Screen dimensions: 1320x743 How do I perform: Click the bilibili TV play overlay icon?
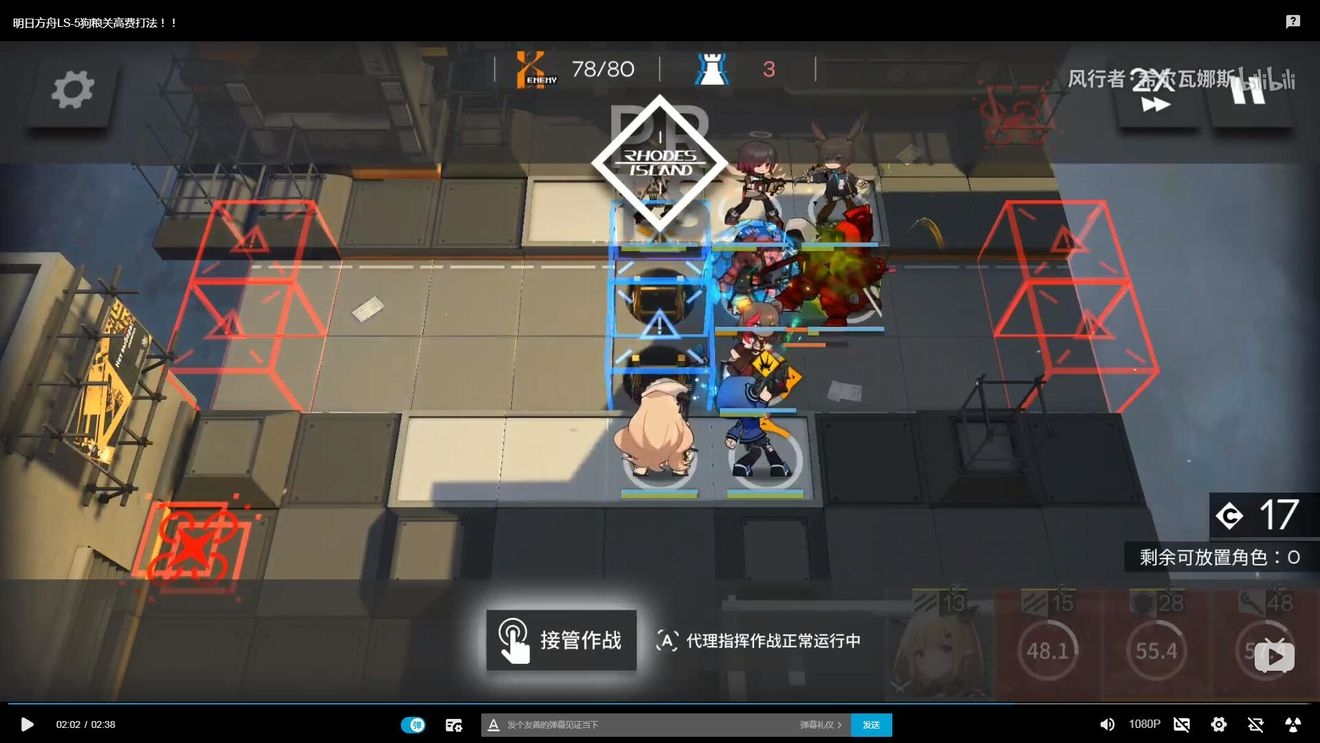tap(1275, 656)
